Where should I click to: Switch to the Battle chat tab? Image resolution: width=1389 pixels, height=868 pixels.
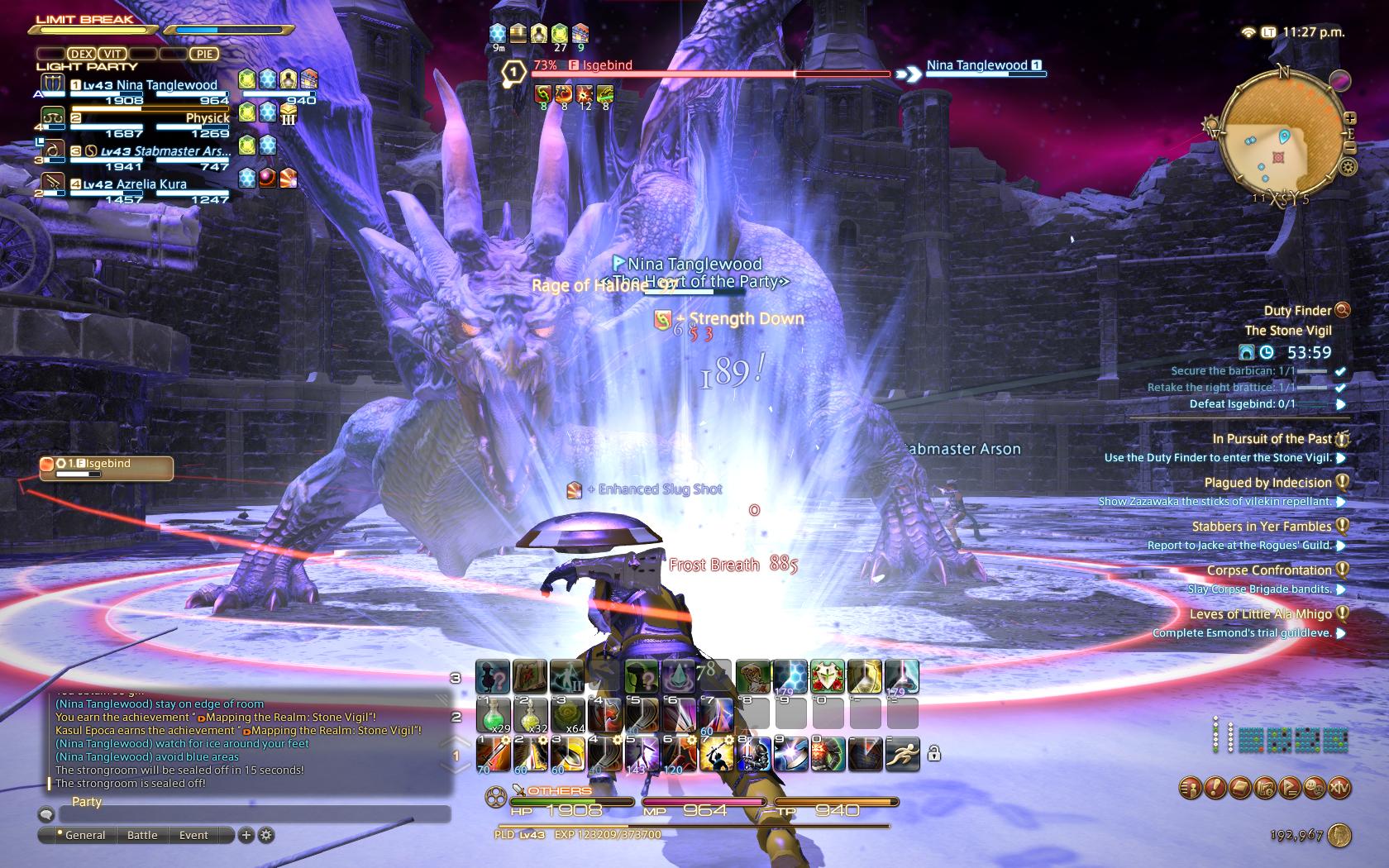coord(142,835)
